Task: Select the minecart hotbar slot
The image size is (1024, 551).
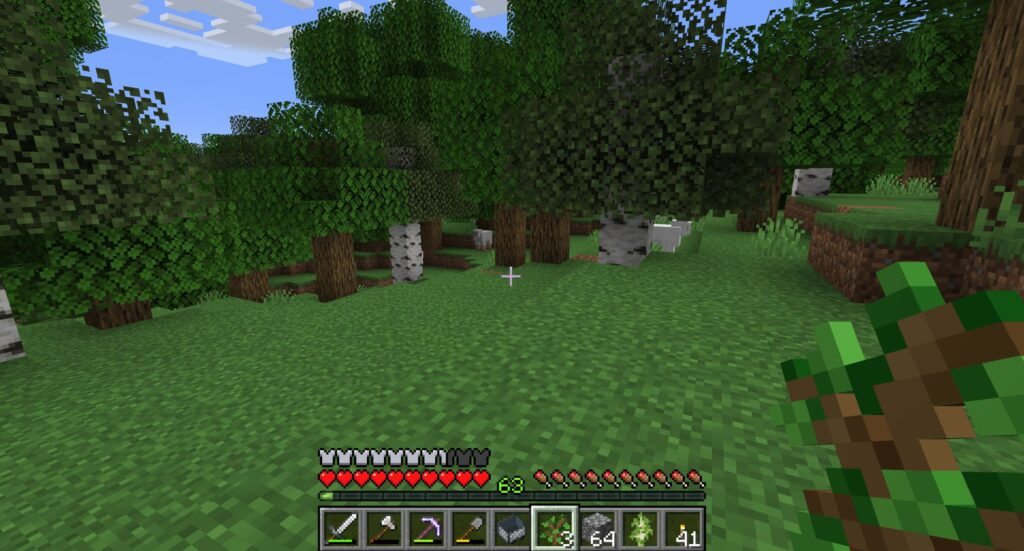Action: coord(511,527)
